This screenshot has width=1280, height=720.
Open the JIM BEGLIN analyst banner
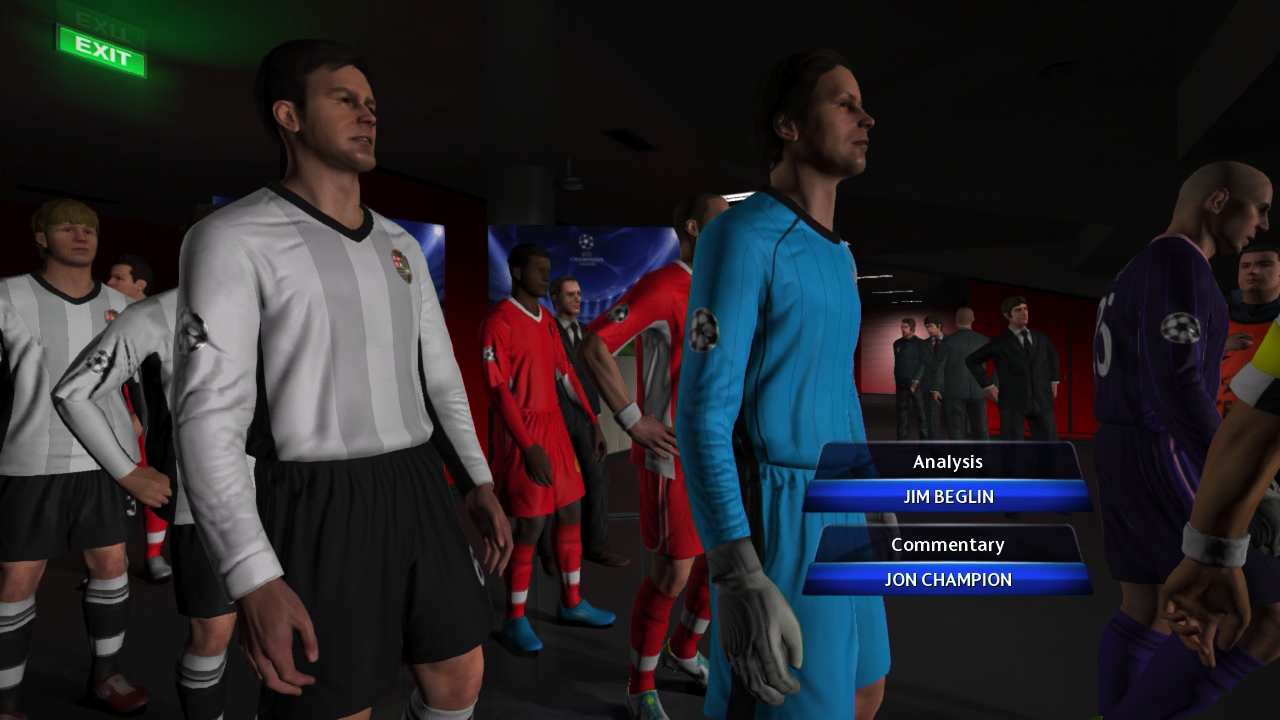[x=948, y=496]
